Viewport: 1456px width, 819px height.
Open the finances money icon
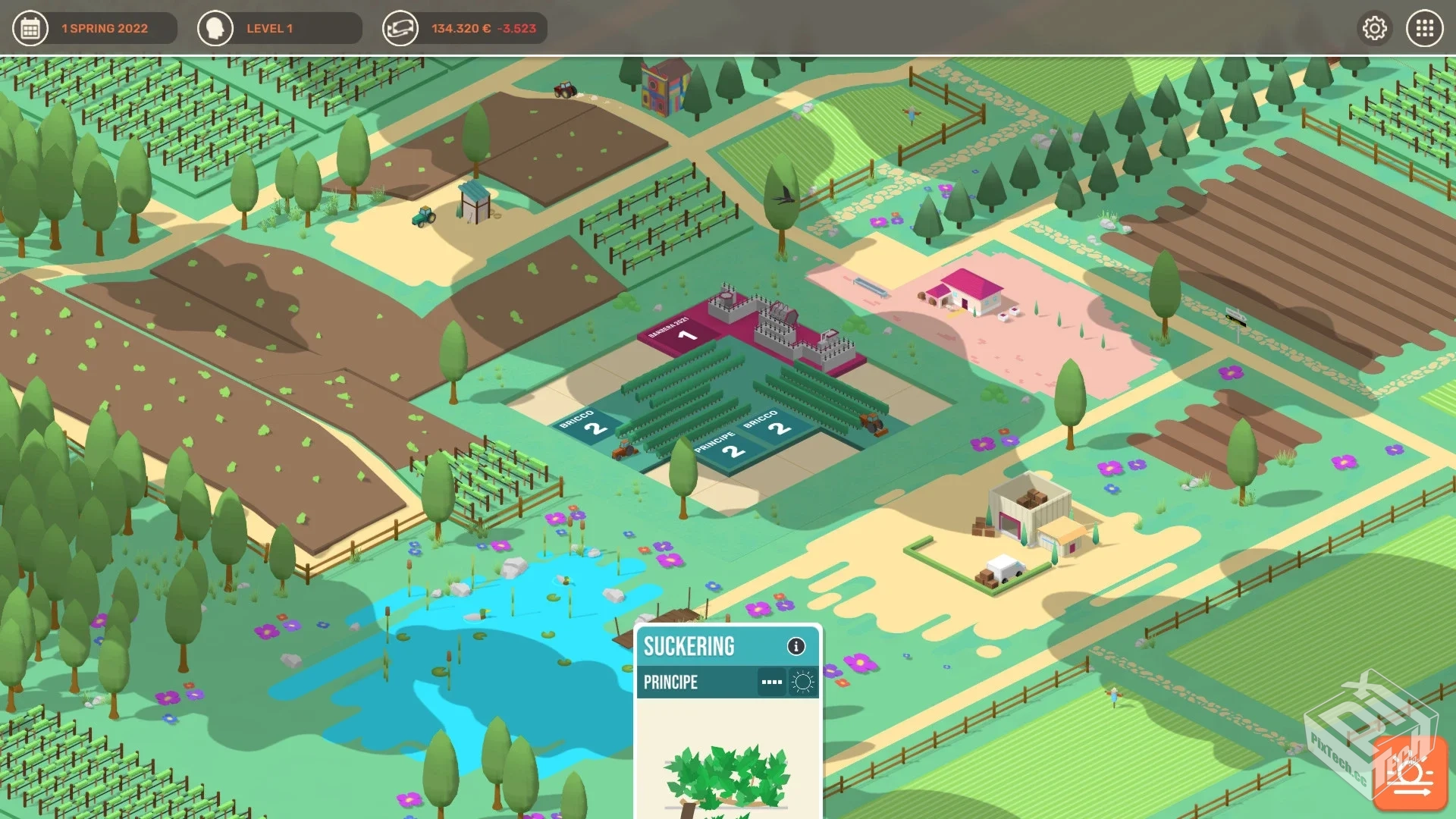tap(400, 29)
